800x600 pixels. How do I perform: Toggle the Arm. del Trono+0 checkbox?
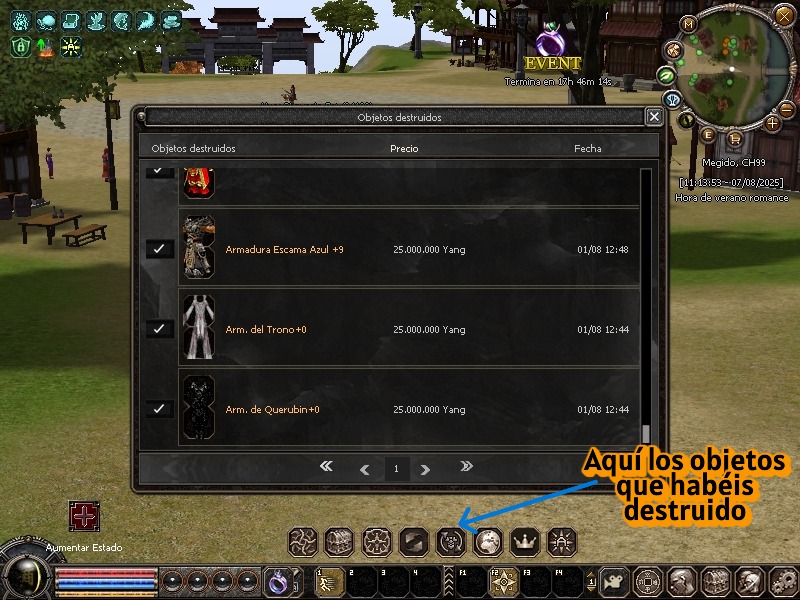160,329
